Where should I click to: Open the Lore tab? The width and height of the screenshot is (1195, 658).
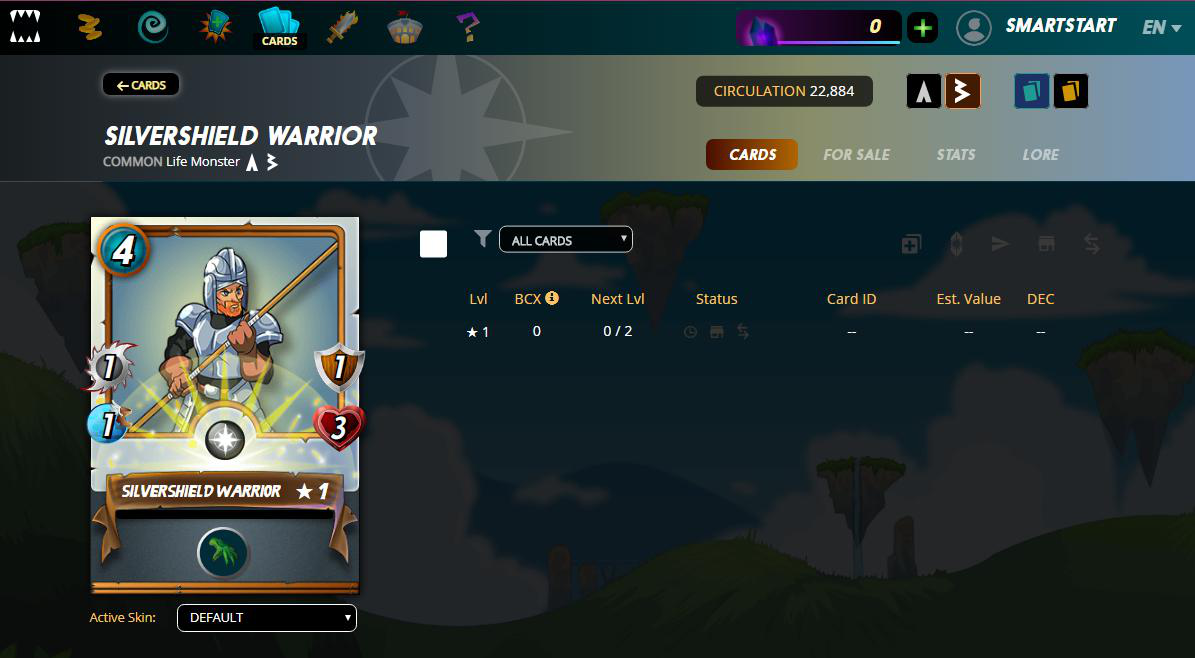tap(1040, 155)
